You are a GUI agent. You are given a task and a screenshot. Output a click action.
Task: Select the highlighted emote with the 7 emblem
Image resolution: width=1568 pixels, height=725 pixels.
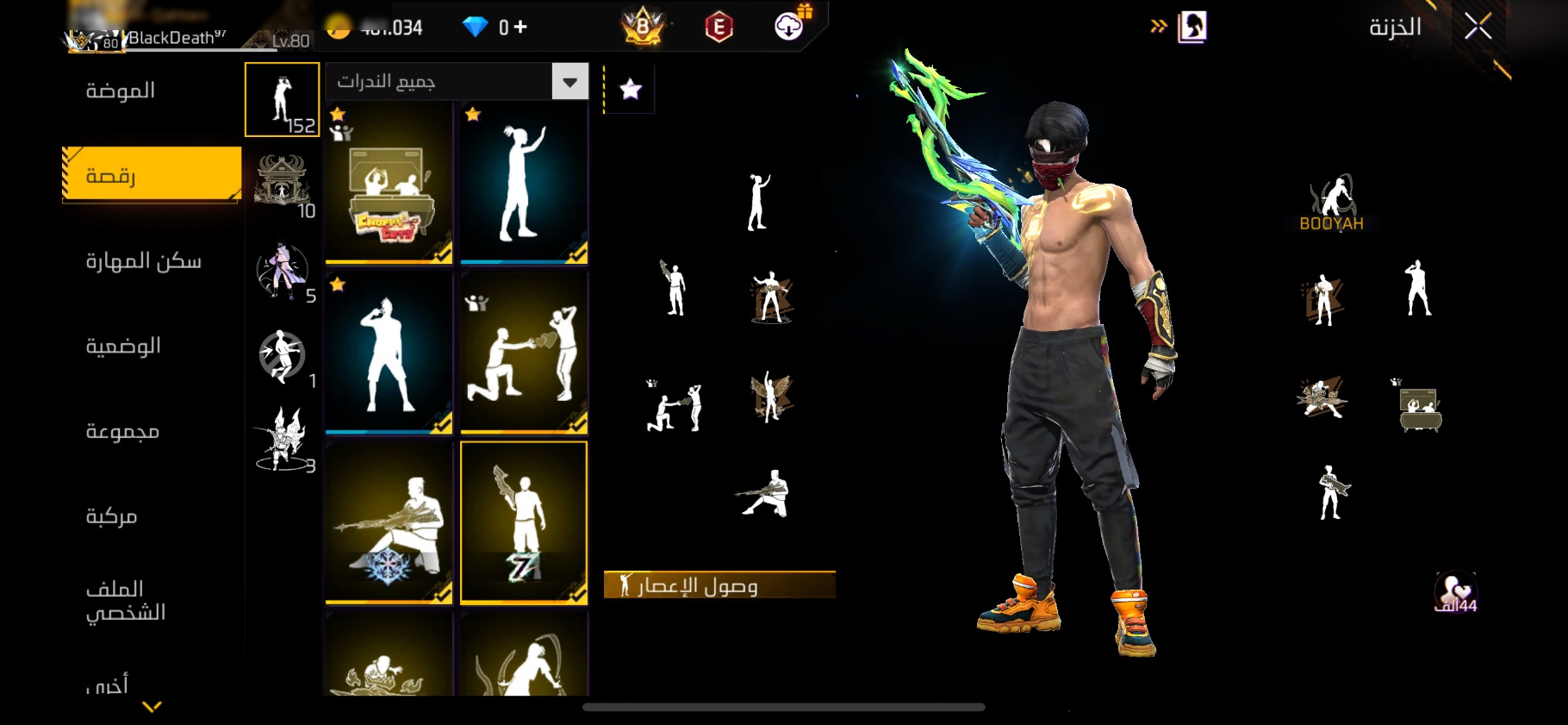click(x=524, y=522)
